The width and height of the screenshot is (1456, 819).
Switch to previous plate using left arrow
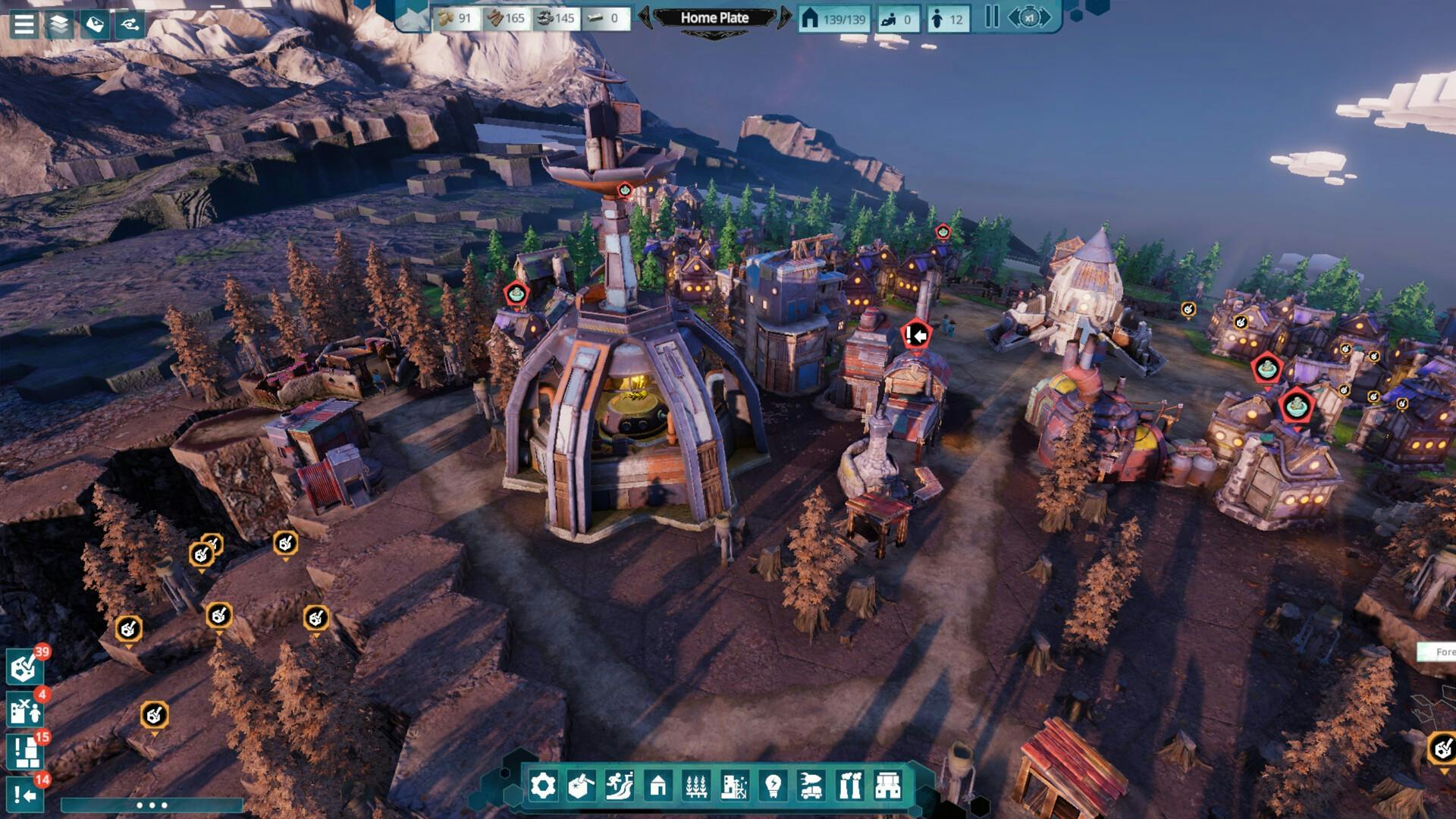coord(645,17)
